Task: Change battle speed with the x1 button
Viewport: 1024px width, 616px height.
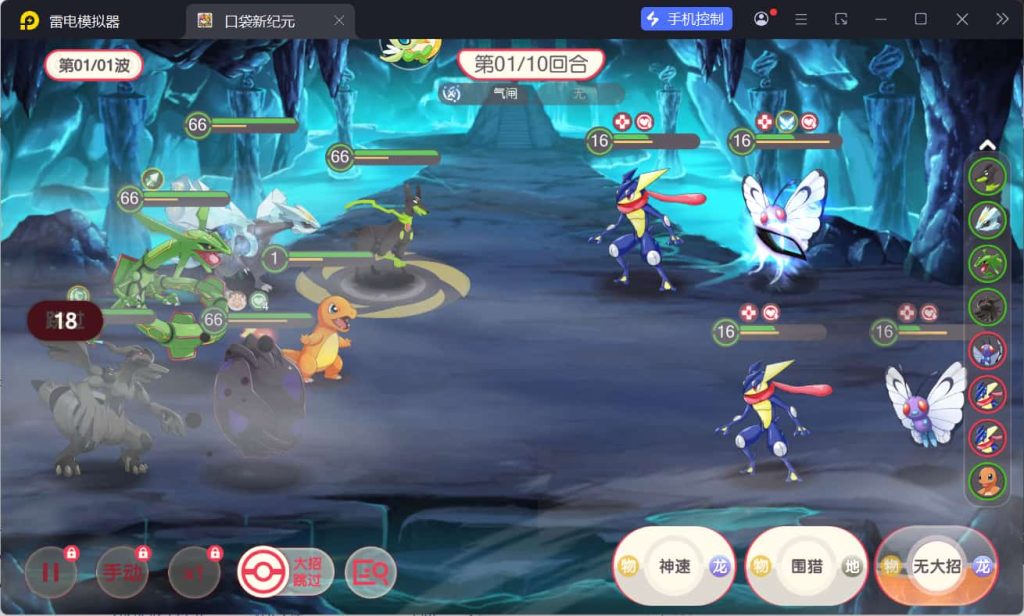Action: pos(193,572)
